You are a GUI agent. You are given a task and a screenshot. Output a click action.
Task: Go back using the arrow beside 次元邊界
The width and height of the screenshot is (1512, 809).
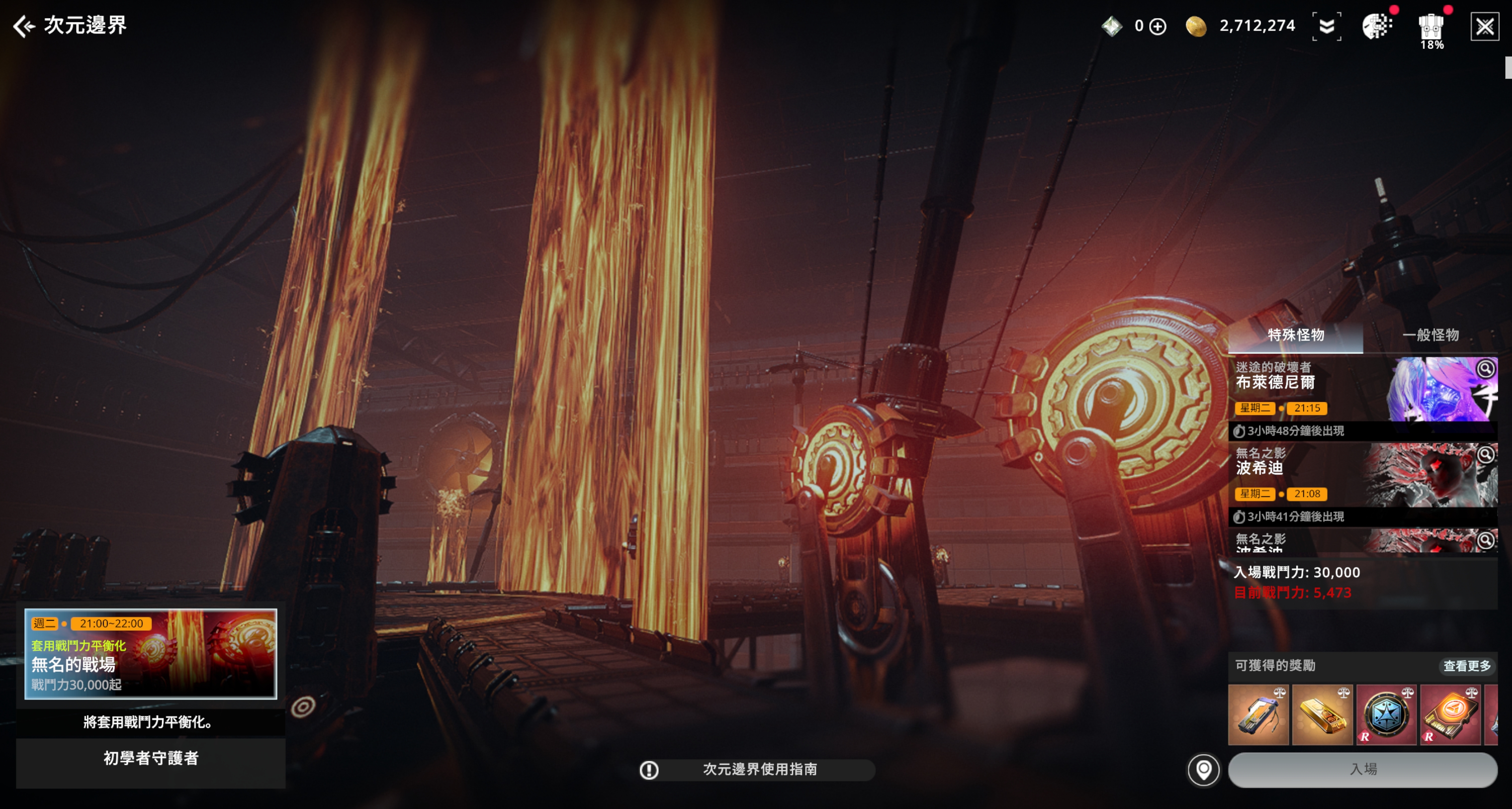tap(24, 26)
